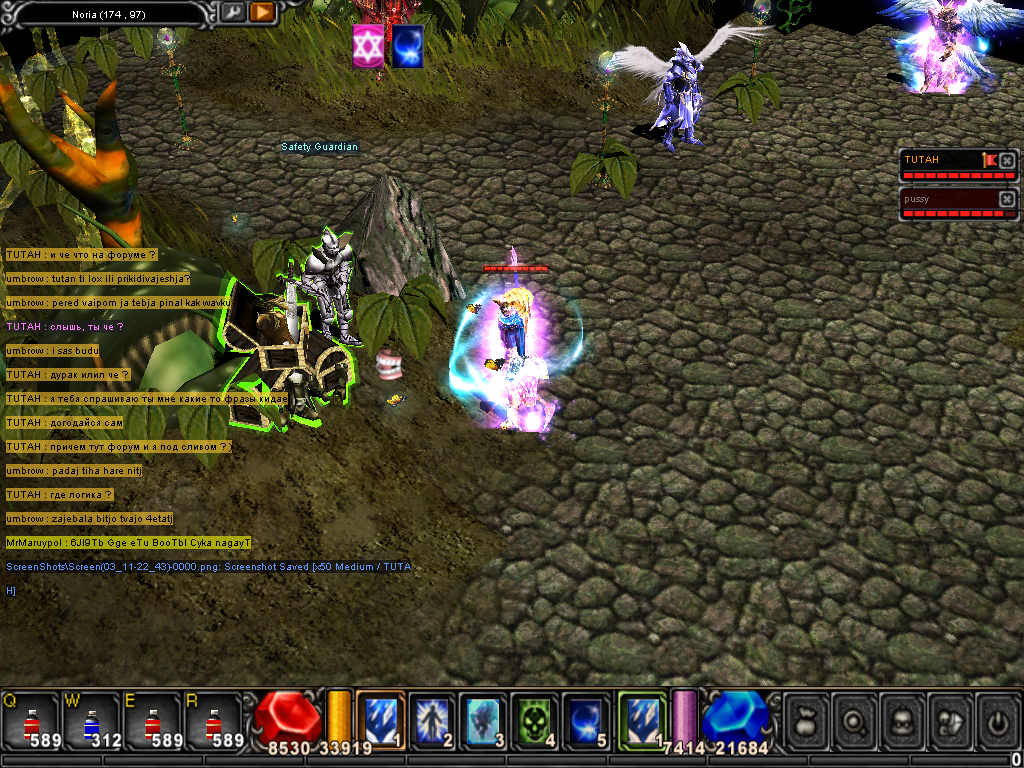The width and height of the screenshot is (1024, 768).
Task: Select the pink hexagram buff icon
Action: click(x=368, y=47)
